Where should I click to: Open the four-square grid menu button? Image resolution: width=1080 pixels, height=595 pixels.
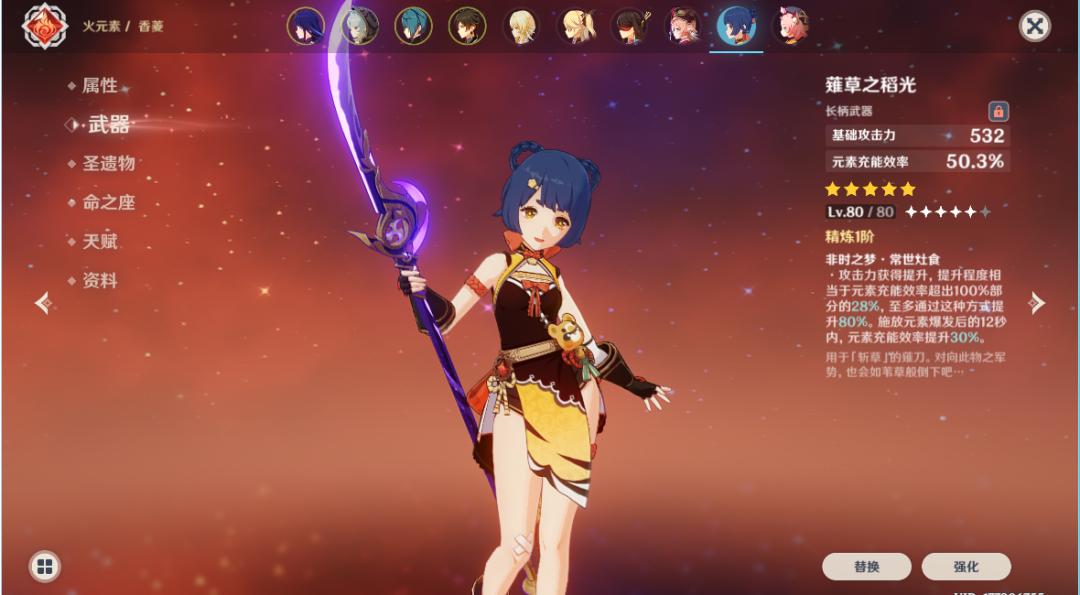point(44,567)
